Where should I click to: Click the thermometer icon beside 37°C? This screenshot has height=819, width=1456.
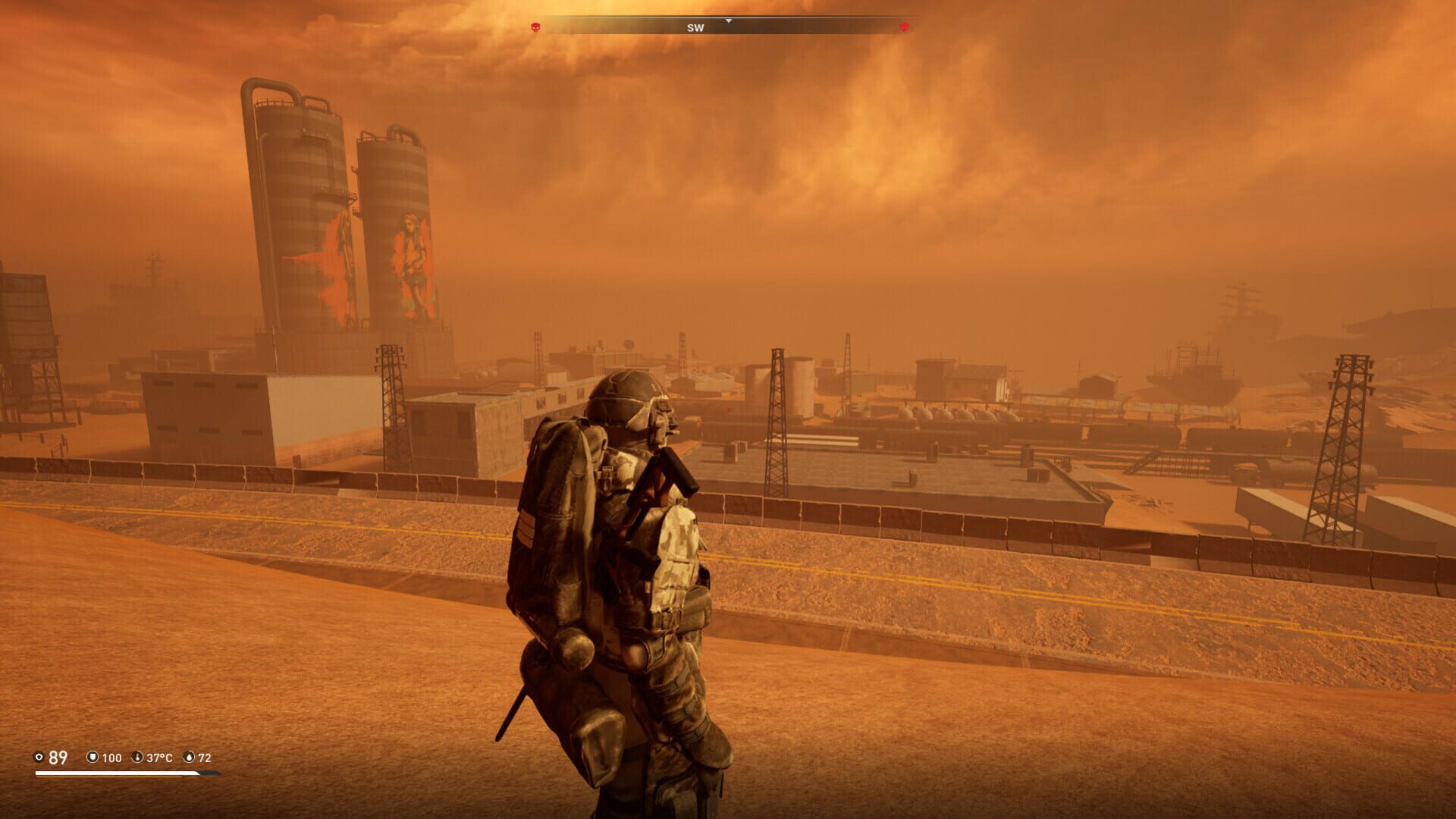coord(137,756)
